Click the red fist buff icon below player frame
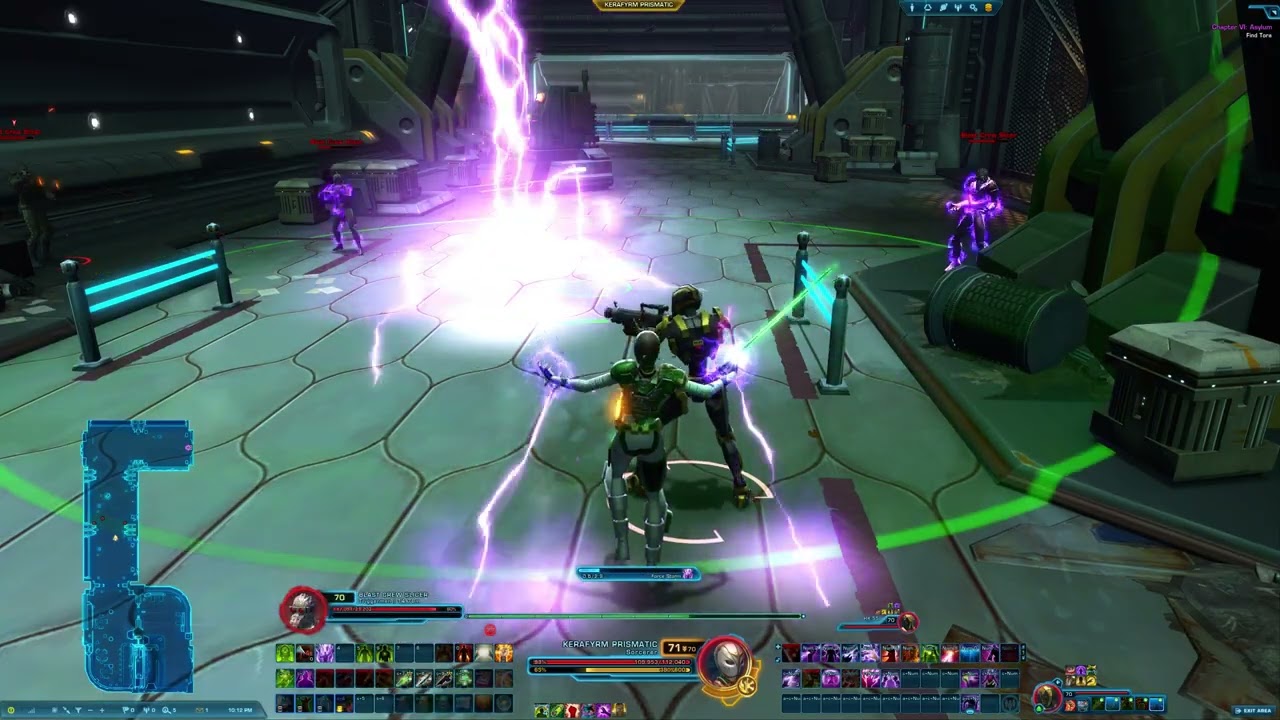The width and height of the screenshot is (1280, 720). tap(572, 710)
